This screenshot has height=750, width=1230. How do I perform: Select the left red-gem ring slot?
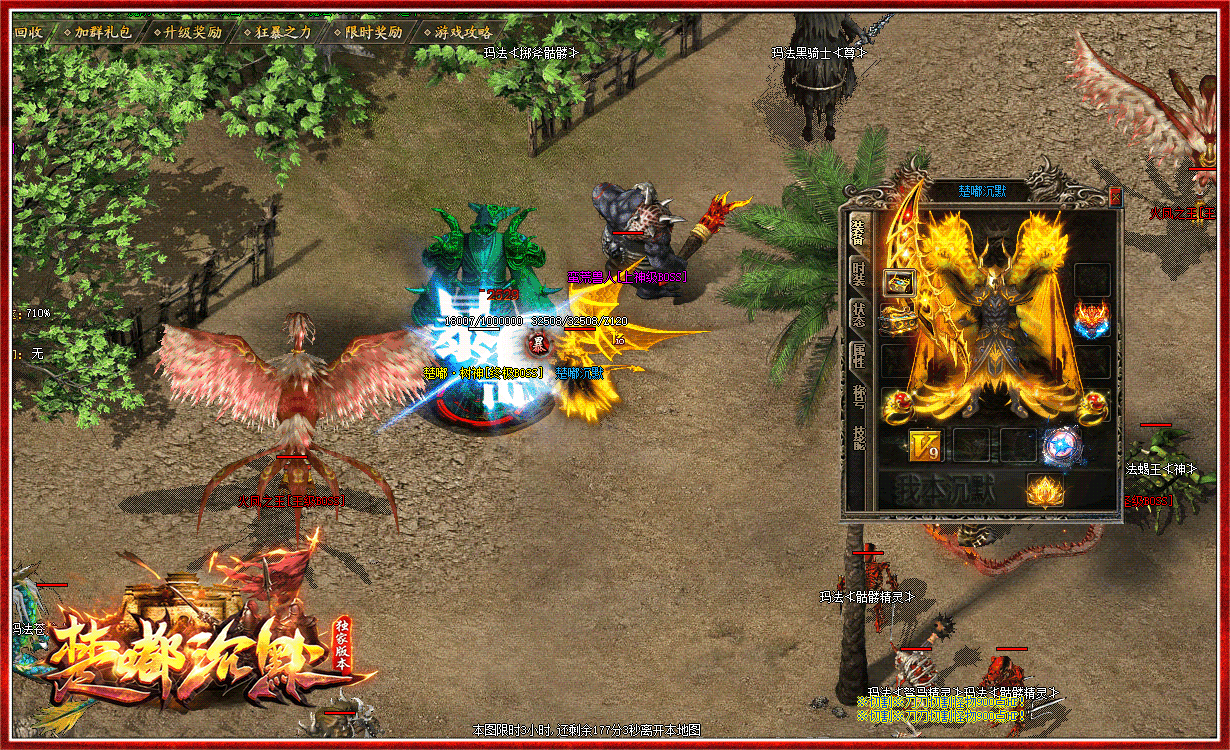(897, 404)
